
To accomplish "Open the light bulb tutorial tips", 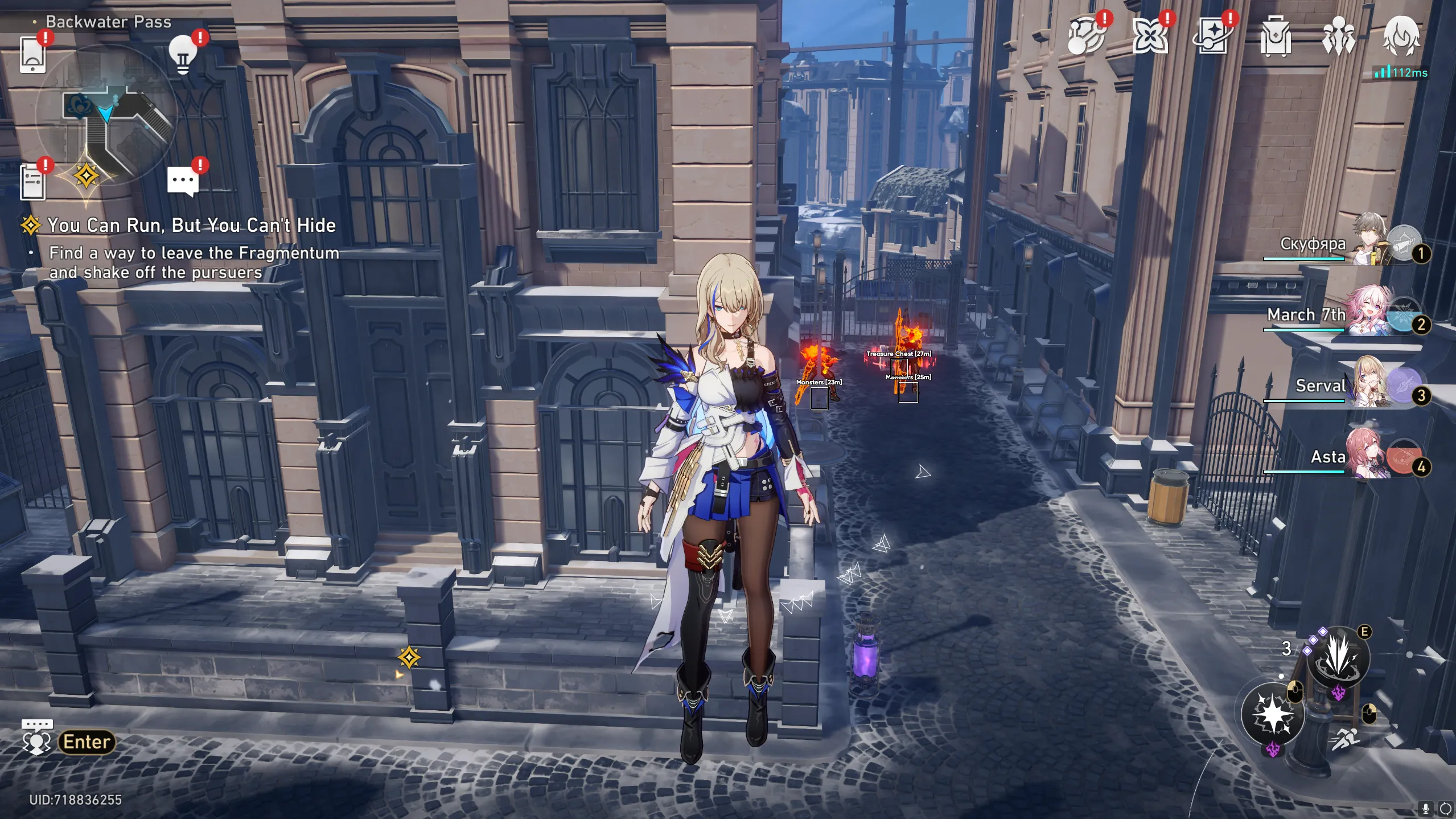I will [x=183, y=55].
